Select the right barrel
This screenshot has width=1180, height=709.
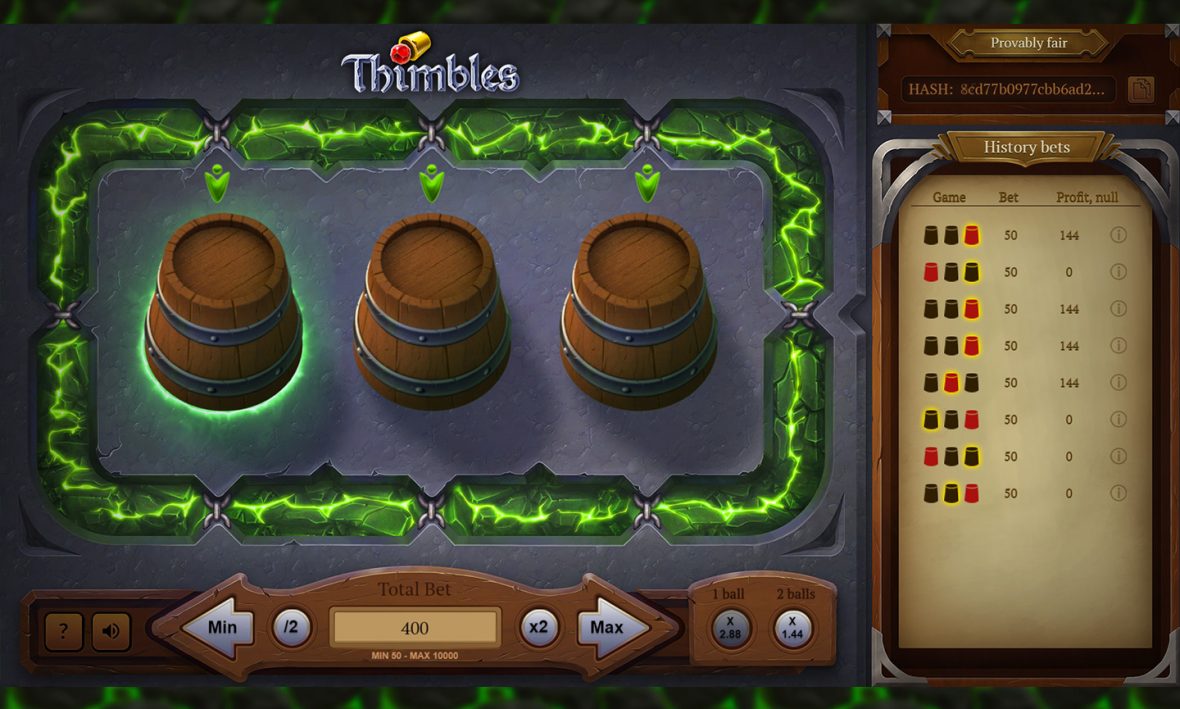click(639, 308)
